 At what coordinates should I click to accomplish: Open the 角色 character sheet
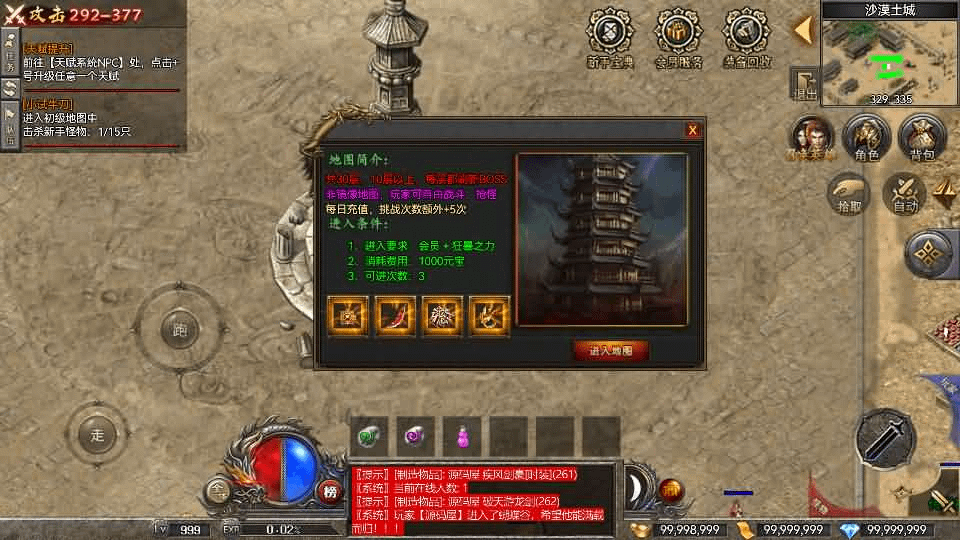click(x=866, y=138)
